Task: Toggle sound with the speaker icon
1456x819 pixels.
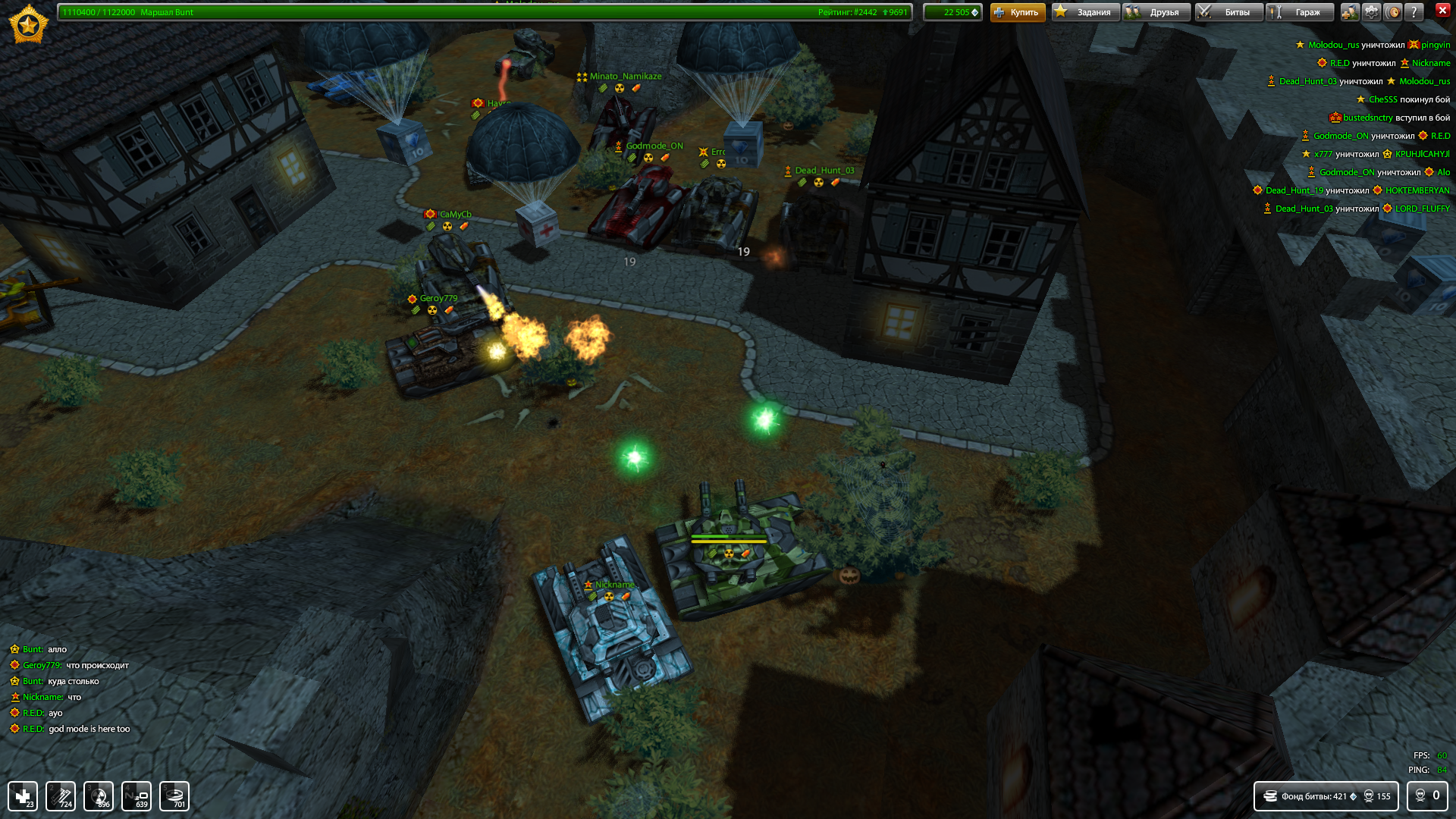Action: (1393, 12)
